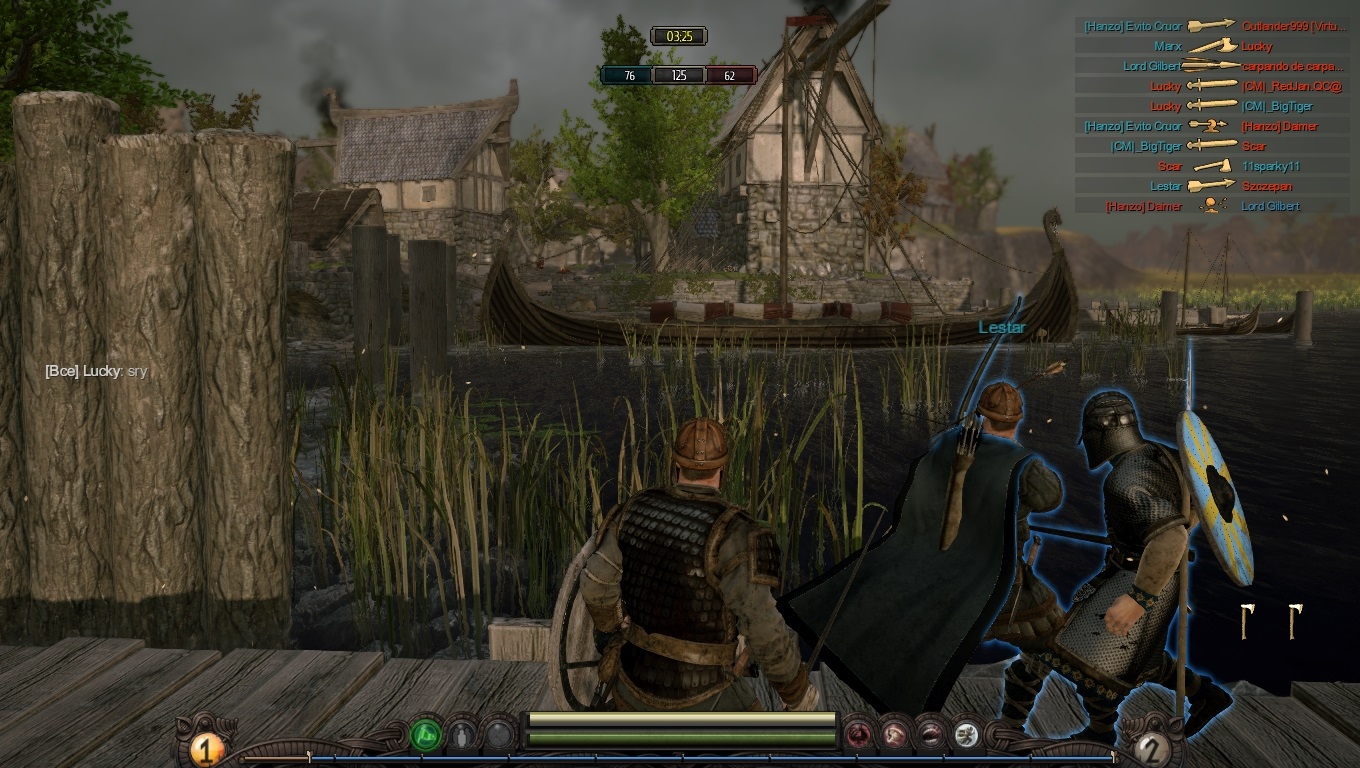Select the orange number 1 orb

tap(206, 748)
